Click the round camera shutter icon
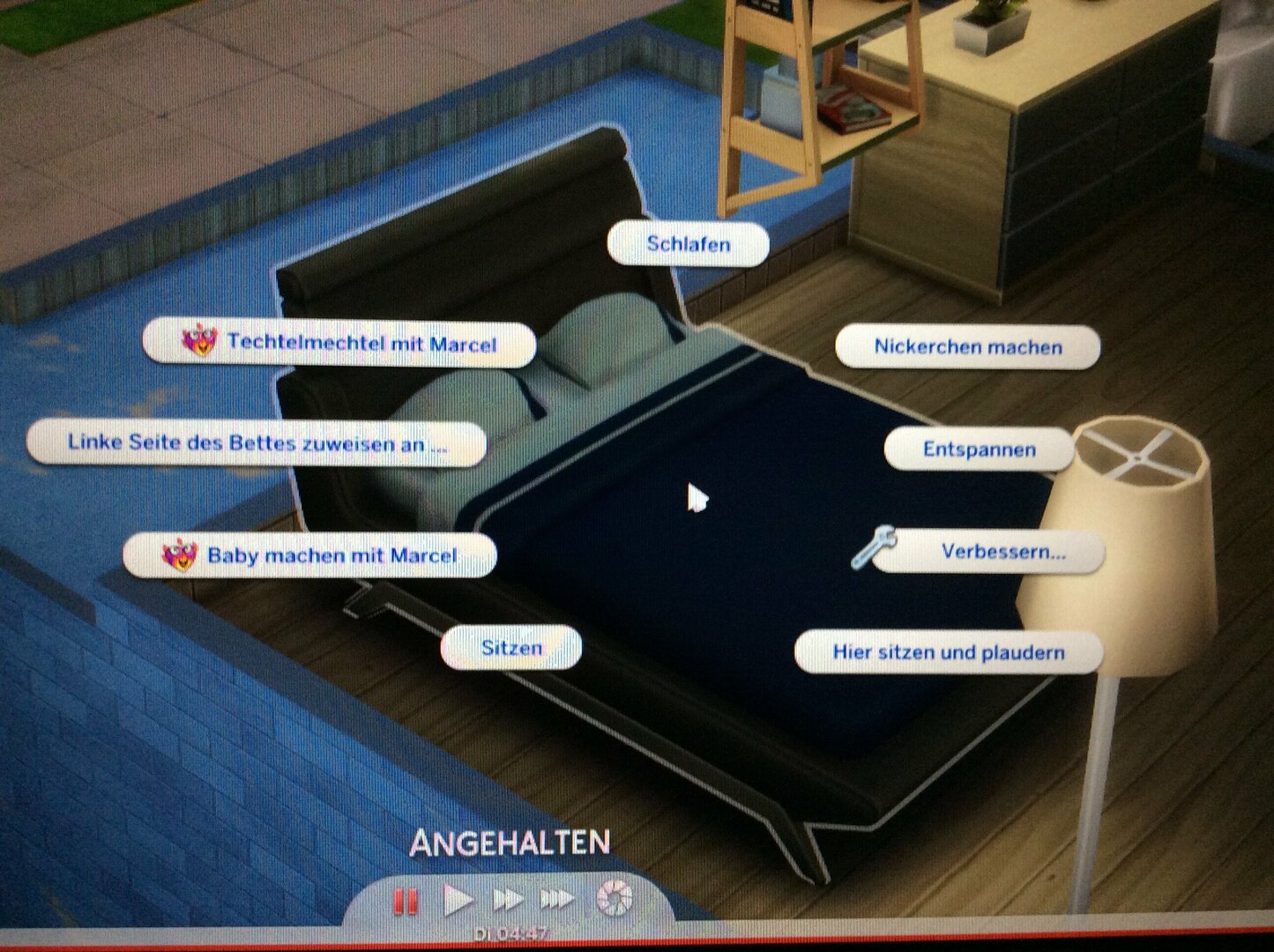This screenshot has height=952, width=1274. [x=614, y=899]
